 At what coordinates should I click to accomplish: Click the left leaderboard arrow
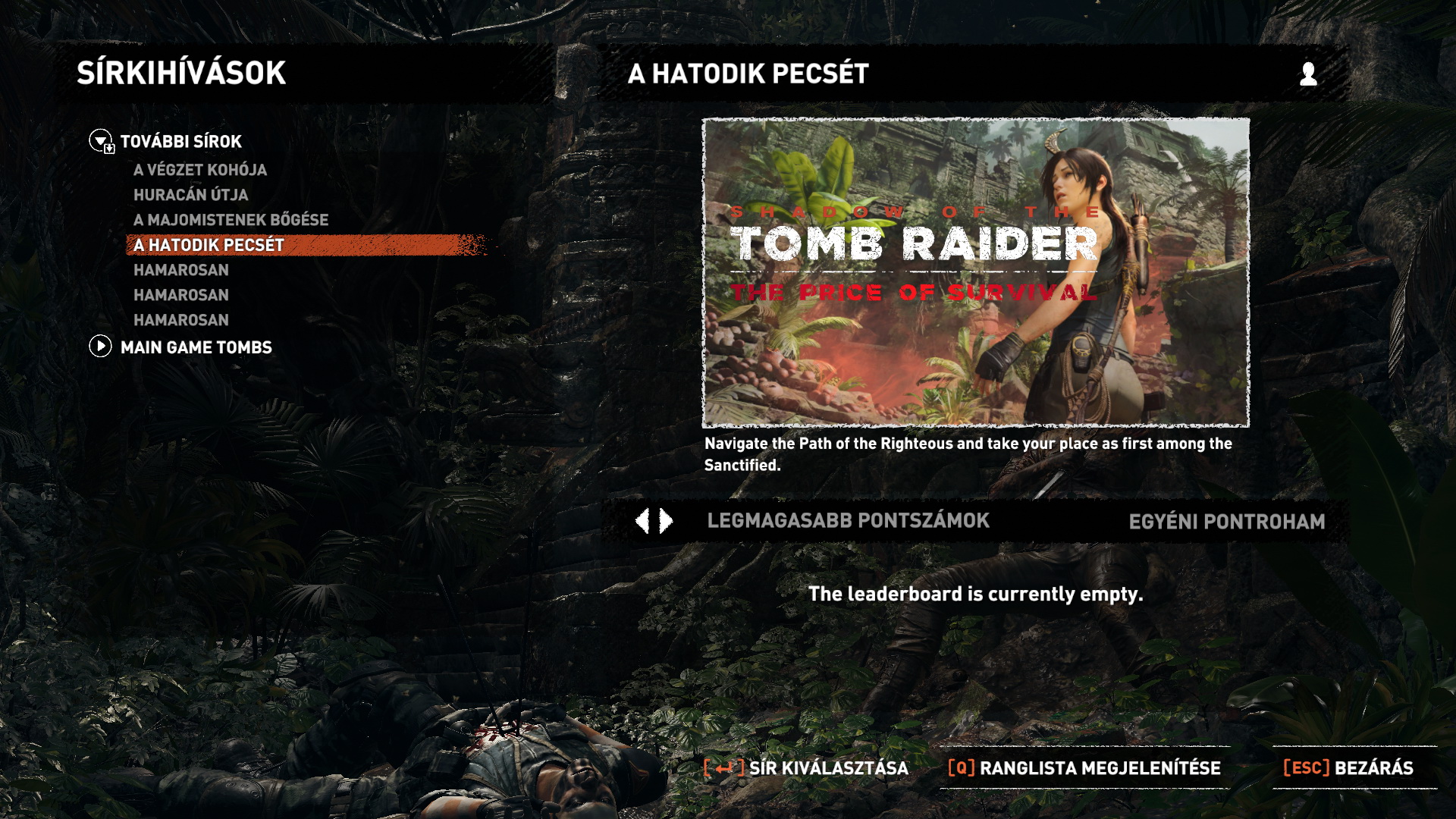tap(642, 521)
